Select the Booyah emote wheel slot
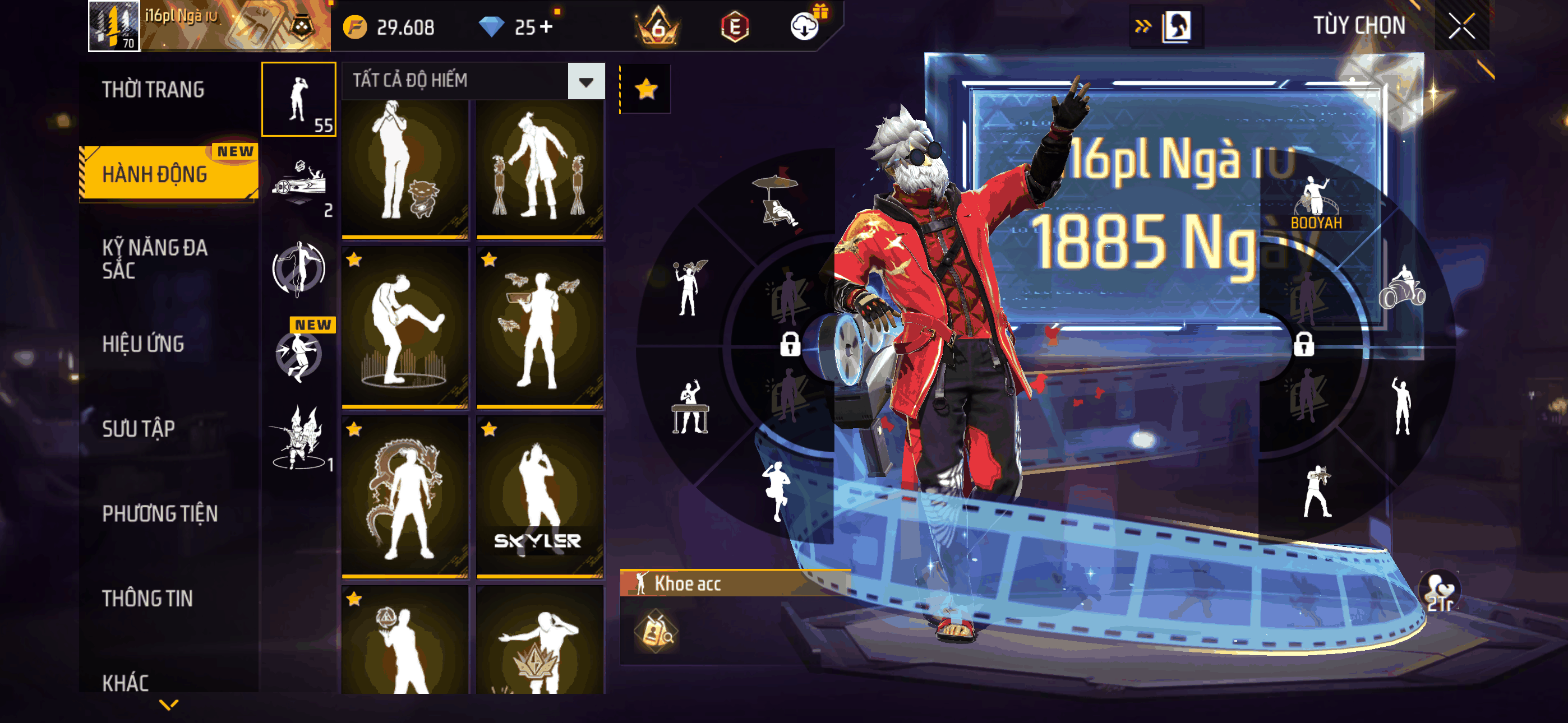This screenshot has height=723, width=1568. 1316,204
